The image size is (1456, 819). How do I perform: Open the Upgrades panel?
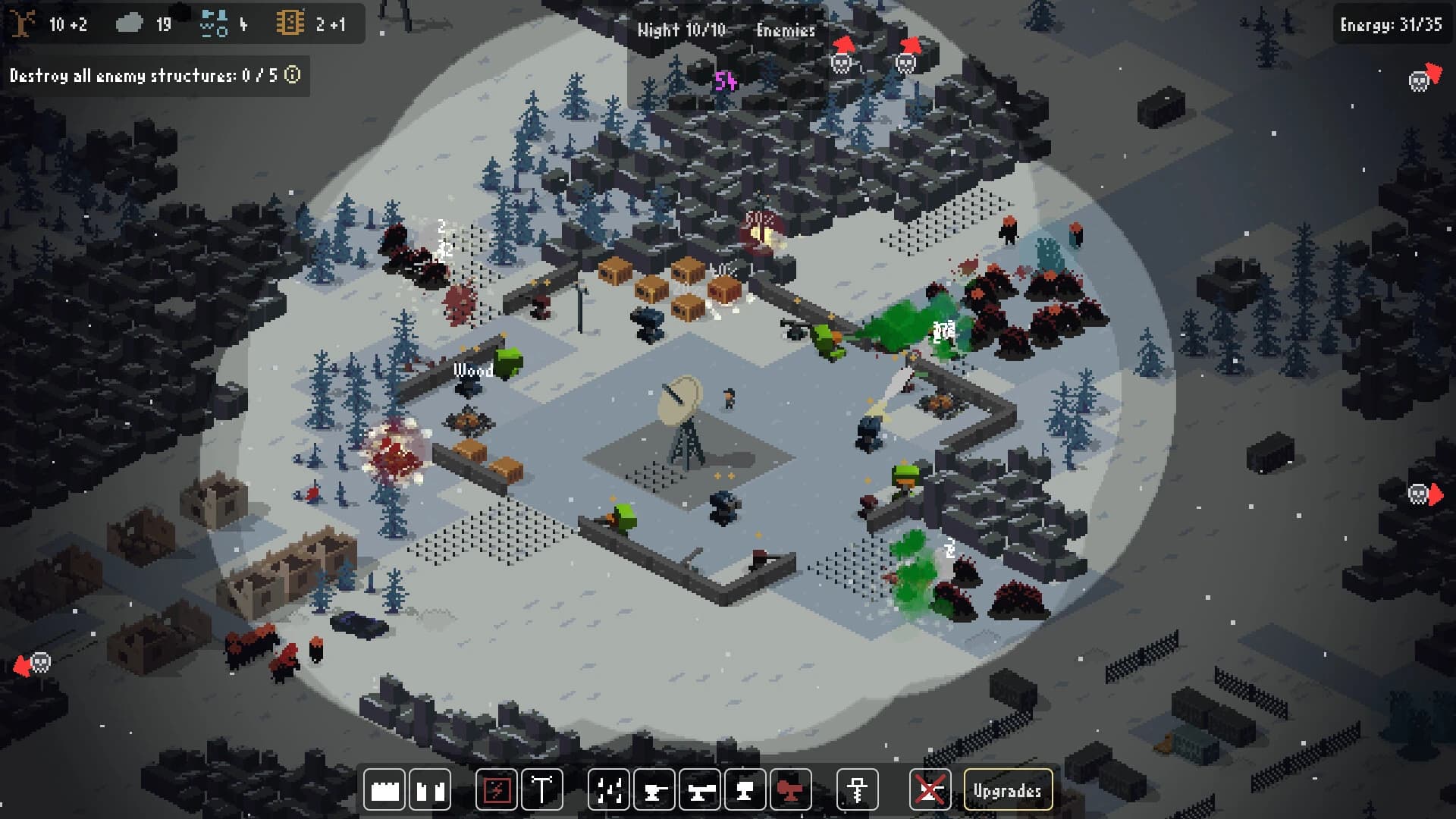[x=1008, y=789]
